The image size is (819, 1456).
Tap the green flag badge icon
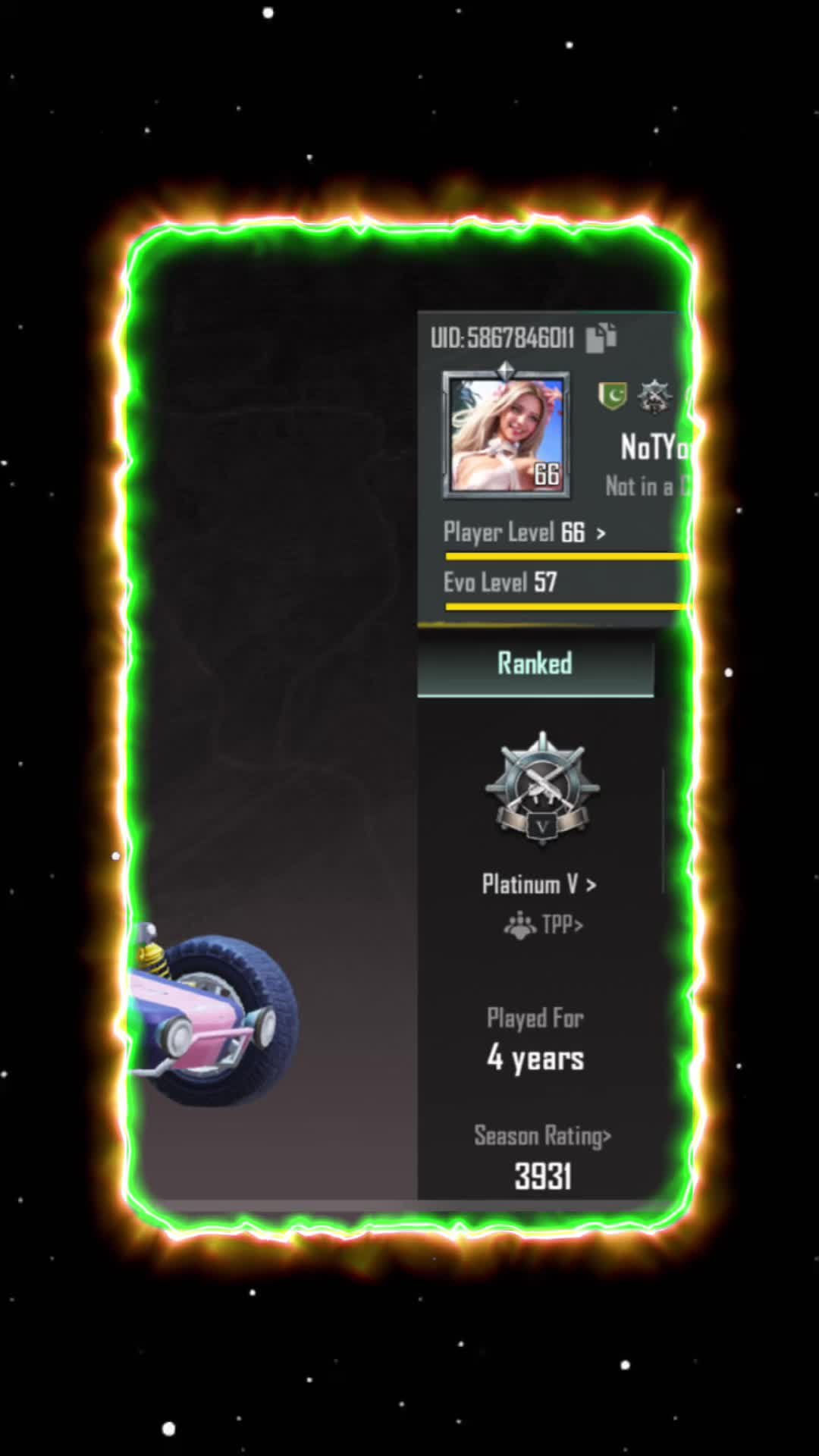(x=613, y=395)
